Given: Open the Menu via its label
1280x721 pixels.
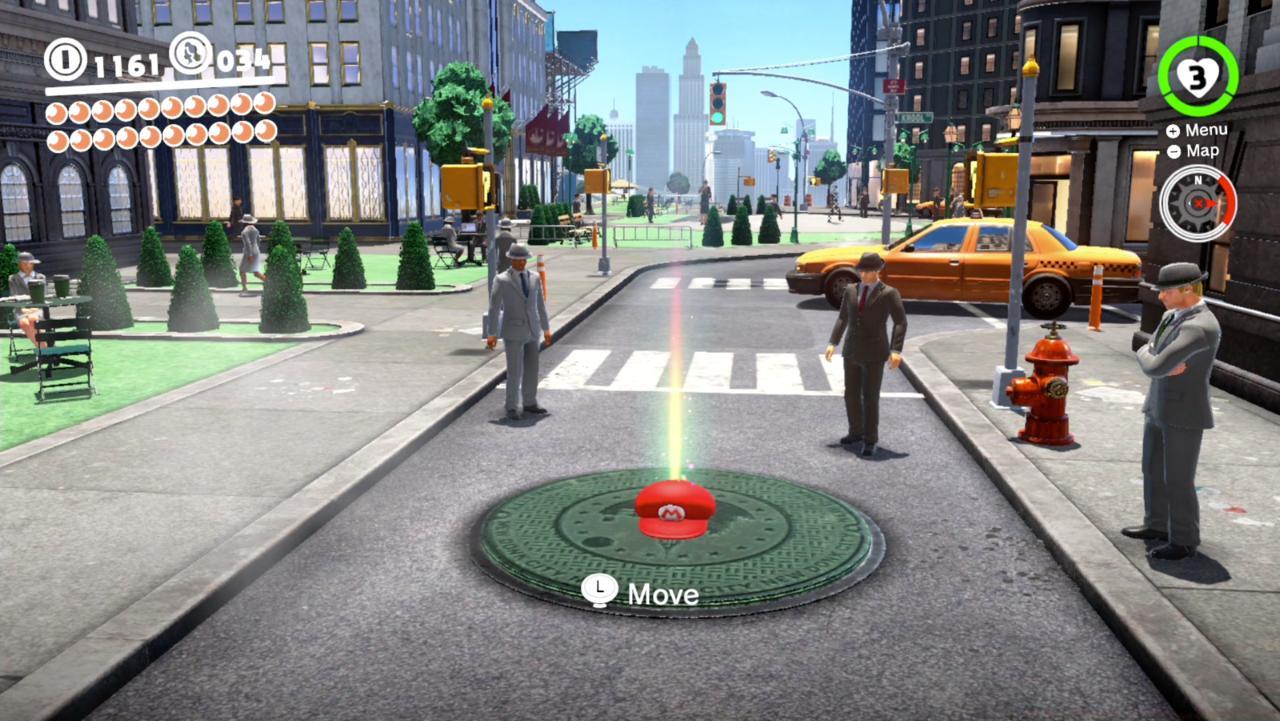Looking at the screenshot, I should click(1208, 129).
